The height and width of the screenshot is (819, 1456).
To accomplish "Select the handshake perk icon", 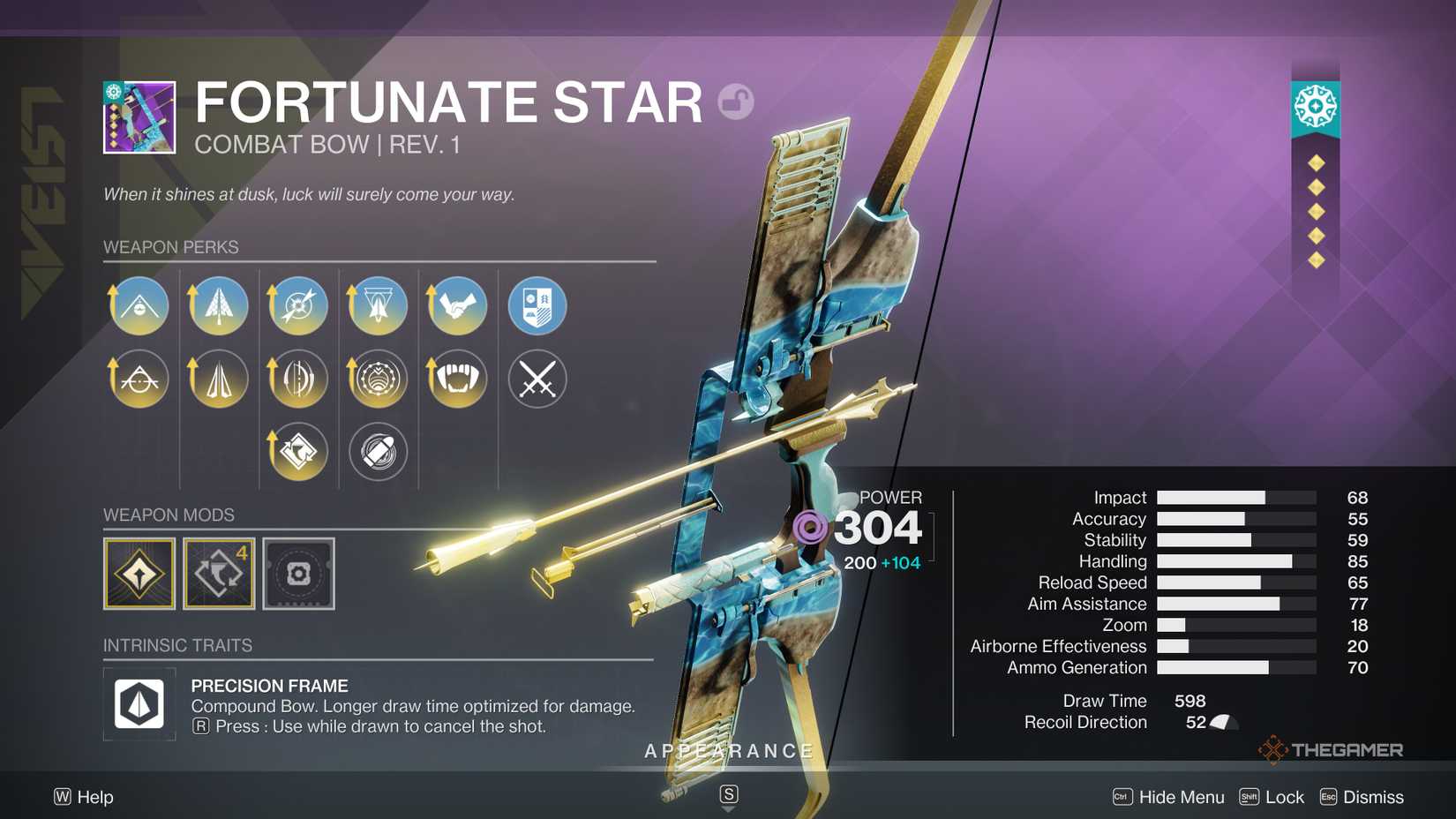I will 458,305.
